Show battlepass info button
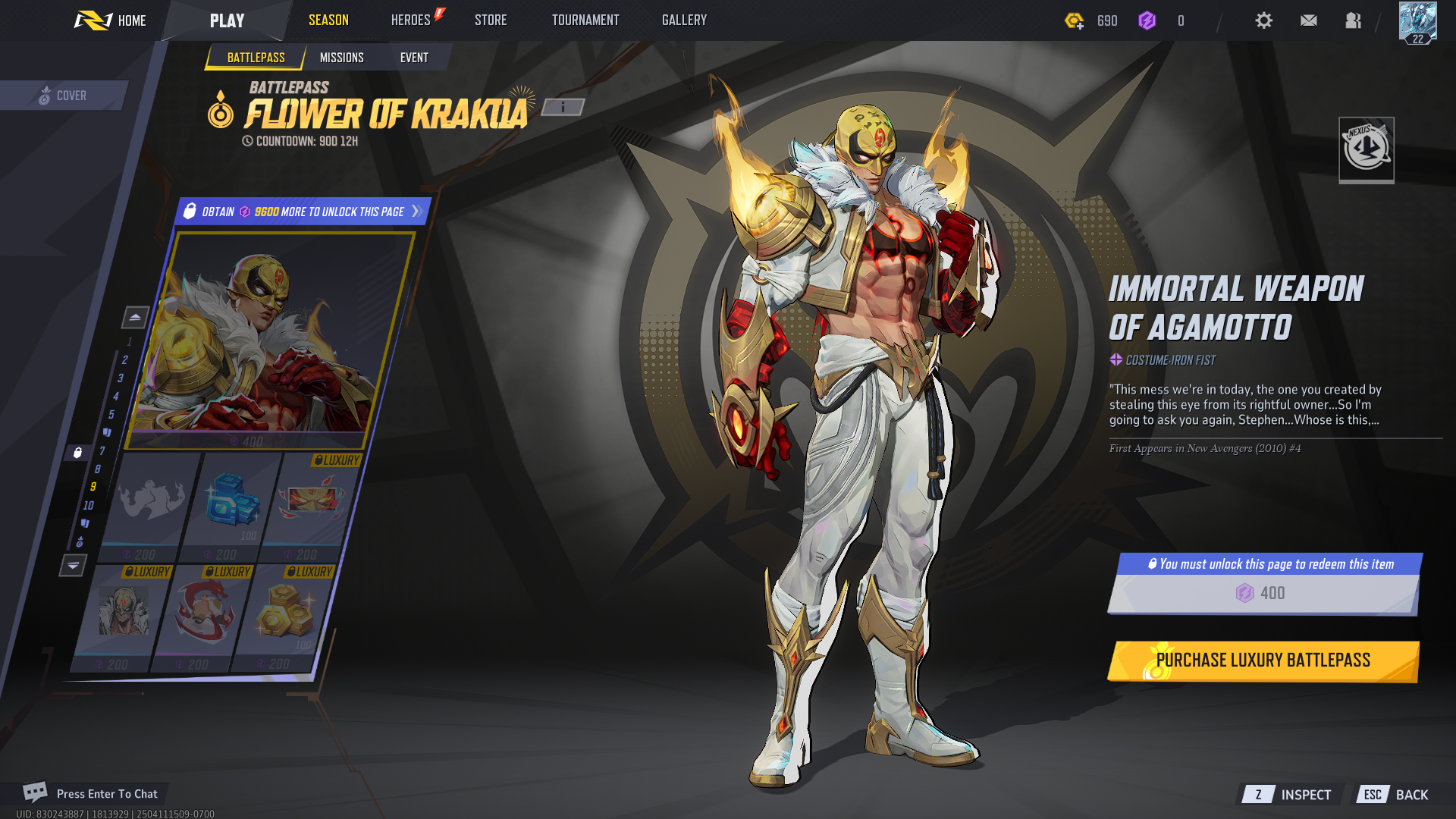 (x=563, y=108)
